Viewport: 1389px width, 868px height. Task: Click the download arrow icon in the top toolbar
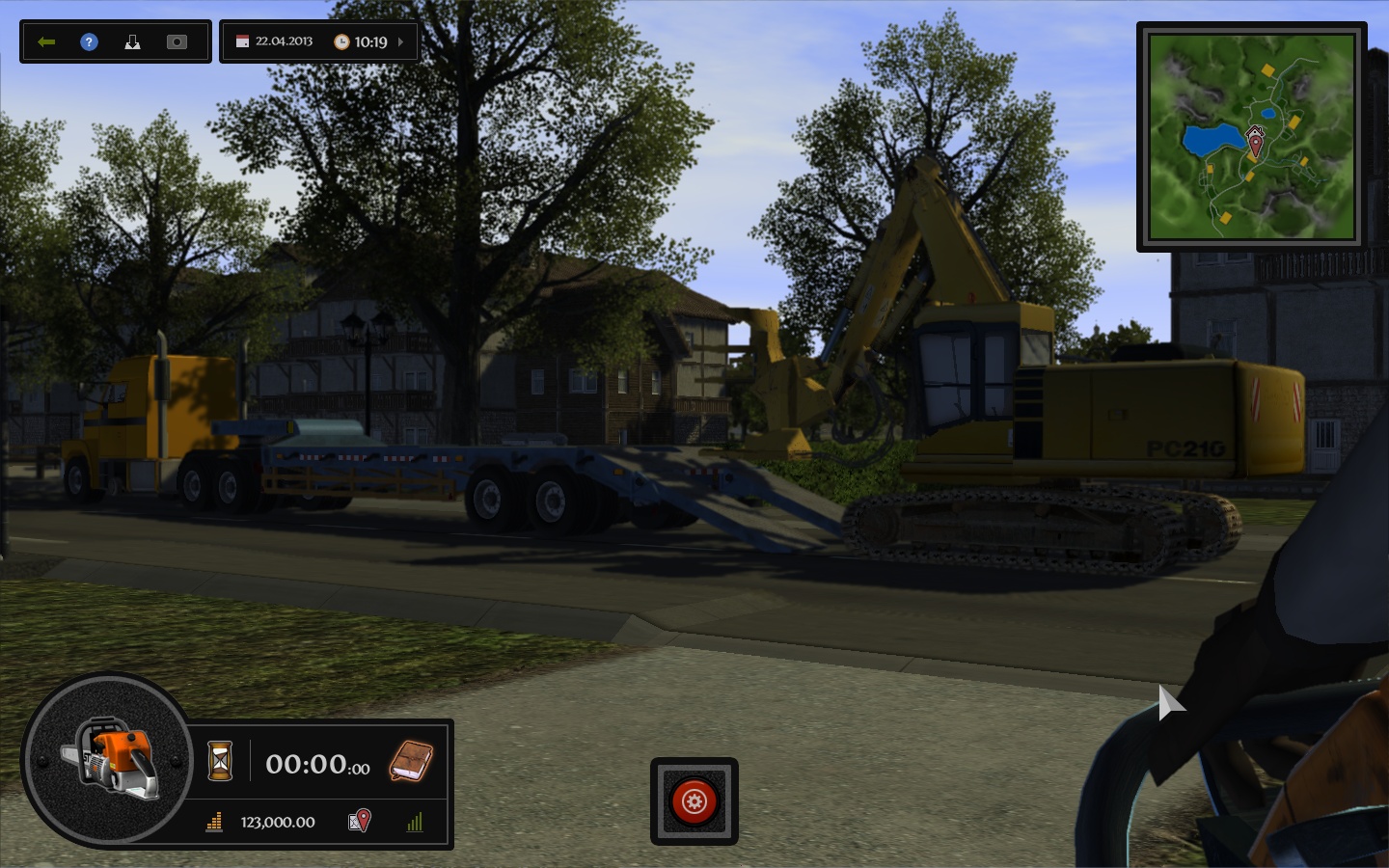[x=132, y=41]
